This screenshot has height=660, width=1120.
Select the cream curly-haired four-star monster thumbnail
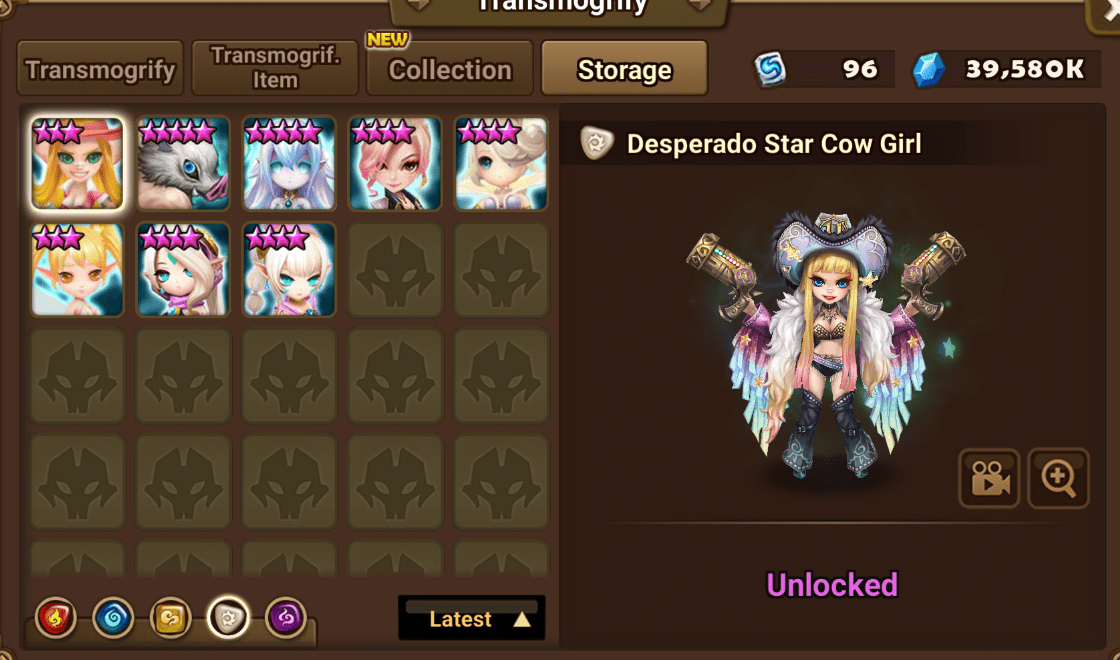pyautogui.click(x=501, y=163)
